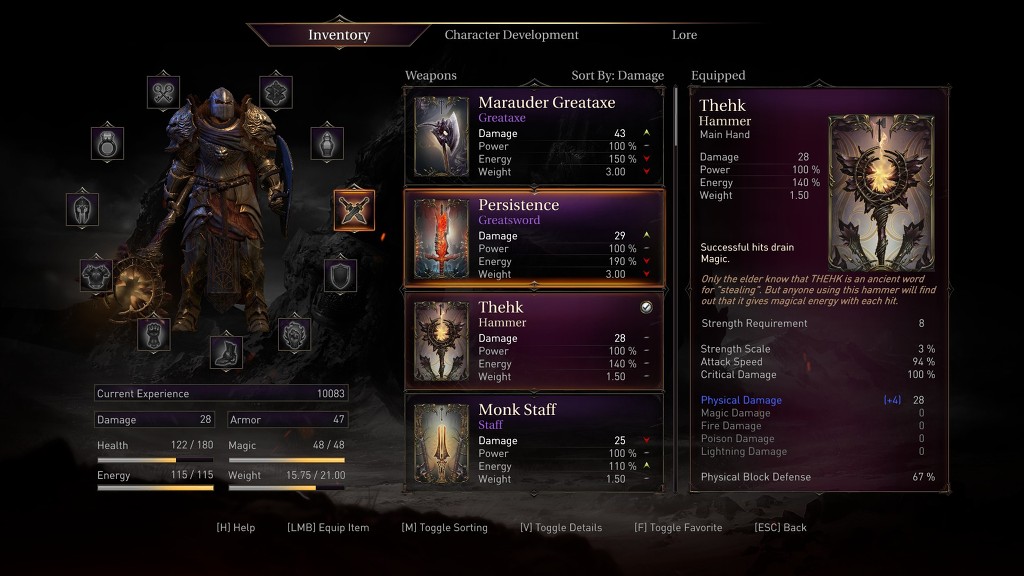
Task: Select the Inventory tab
Action: click(339, 35)
